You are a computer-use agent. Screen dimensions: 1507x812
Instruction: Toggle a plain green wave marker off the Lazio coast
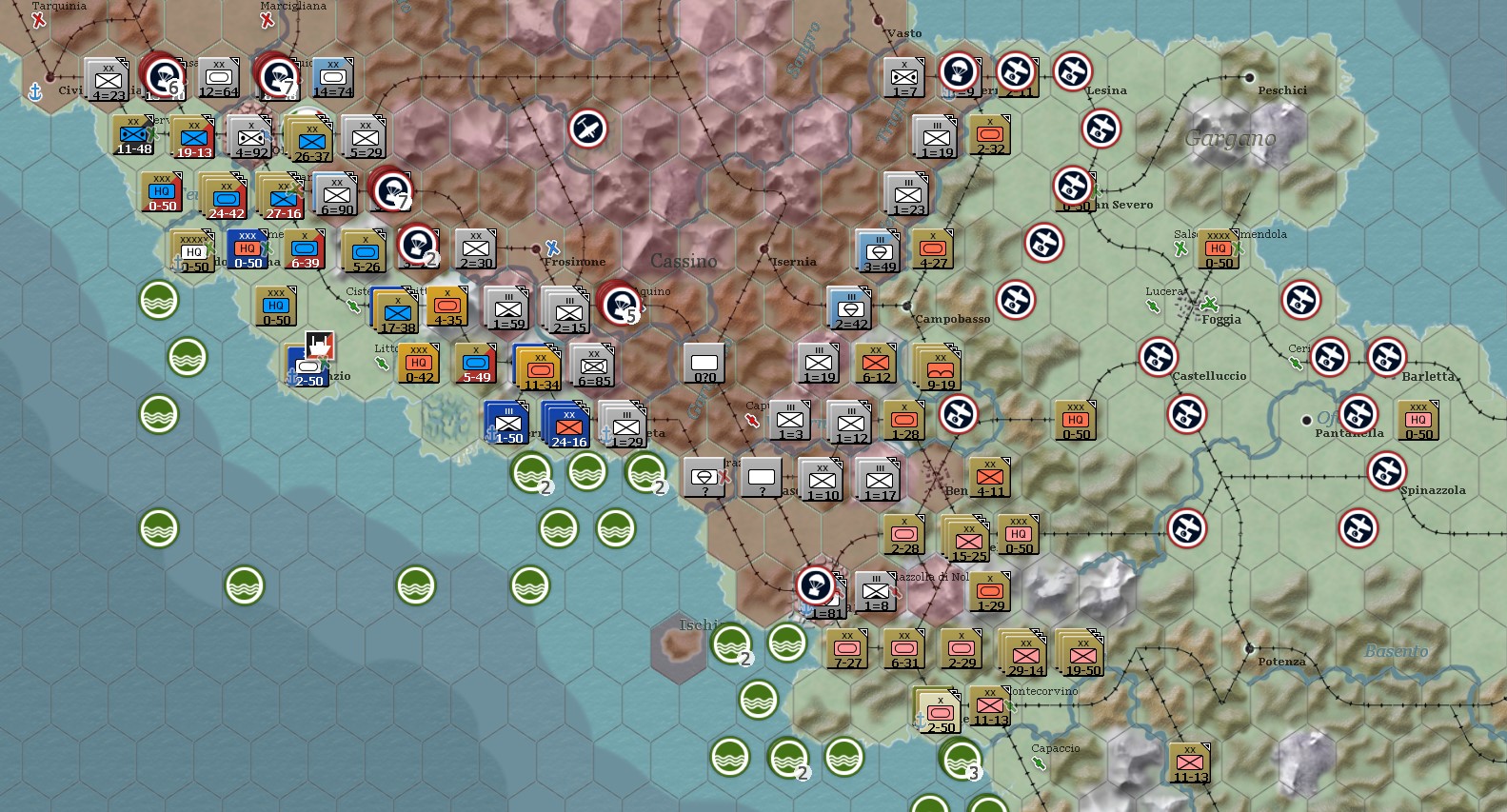(x=159, y=298)
